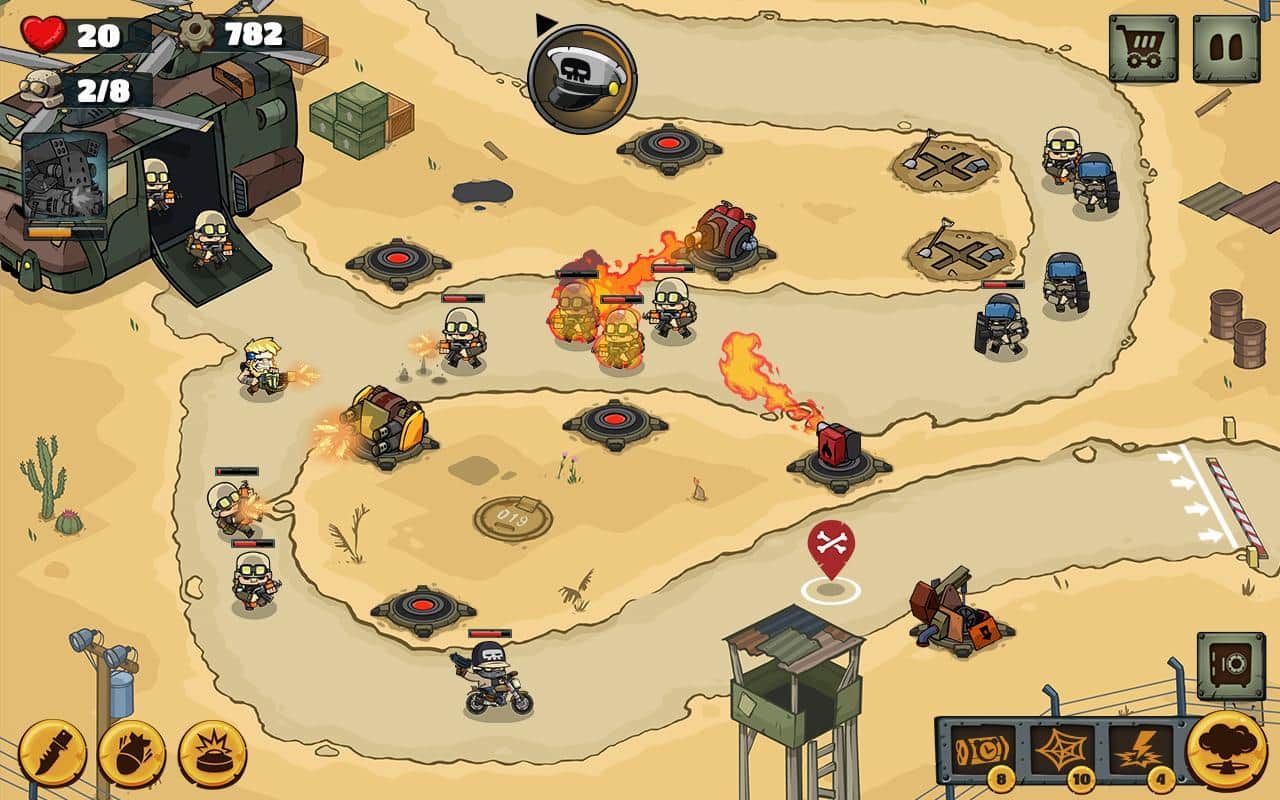
Task: Deploy the landmine ability
Action: pyautogui.click(x=212, y=752)
